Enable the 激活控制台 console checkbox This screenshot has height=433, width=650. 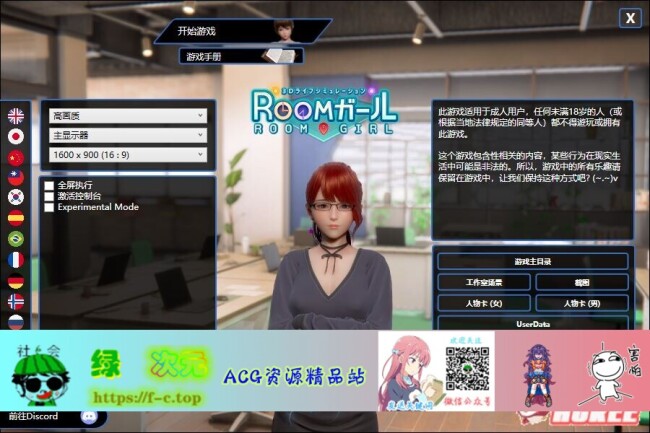click(49, 196)
